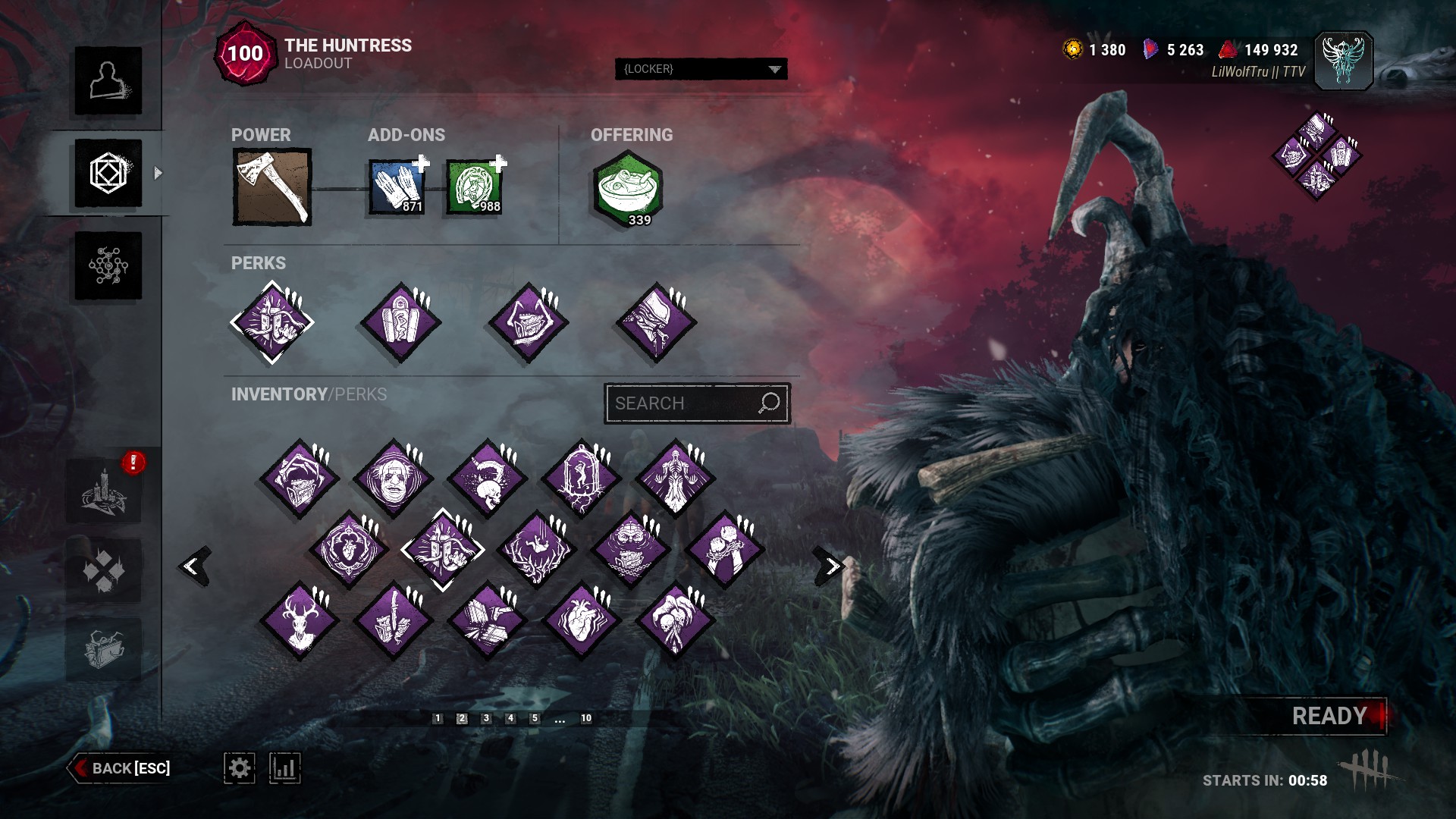Open the statistics bar chart icon

[284, 768]
